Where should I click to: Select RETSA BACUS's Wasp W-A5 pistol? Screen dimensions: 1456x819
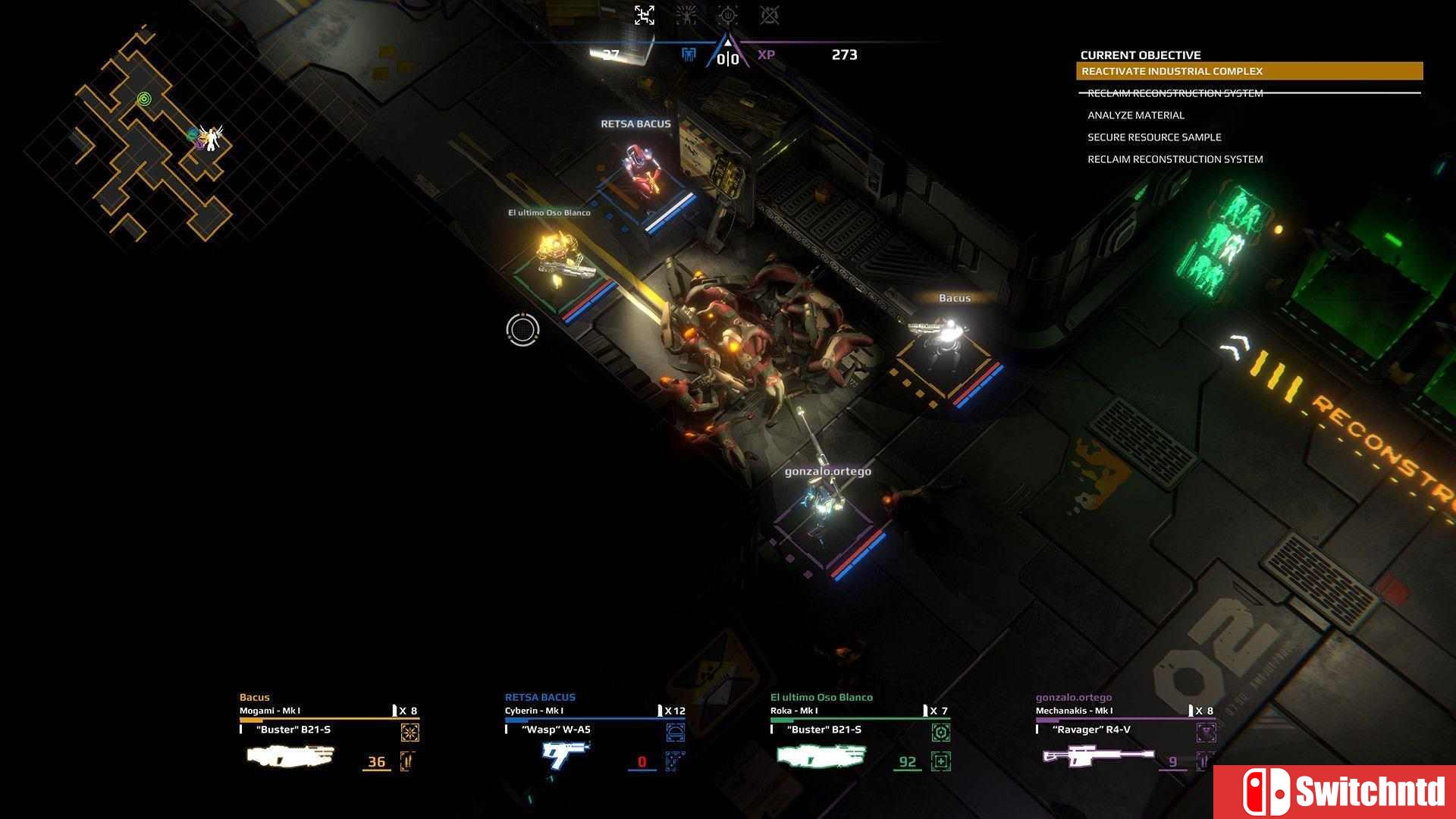[x=565, y=755]
